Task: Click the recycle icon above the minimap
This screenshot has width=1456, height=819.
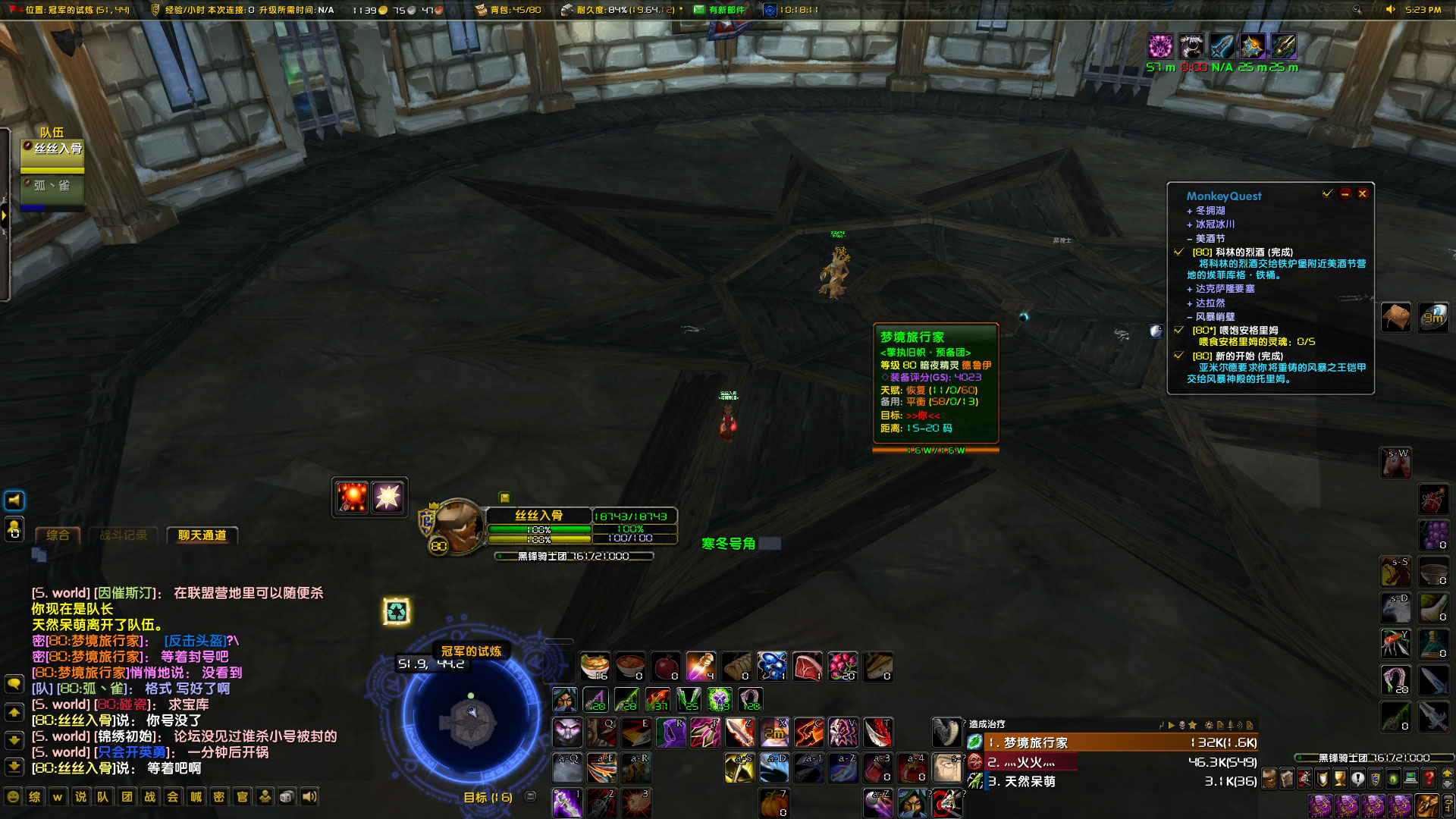Action: point(397,611)
